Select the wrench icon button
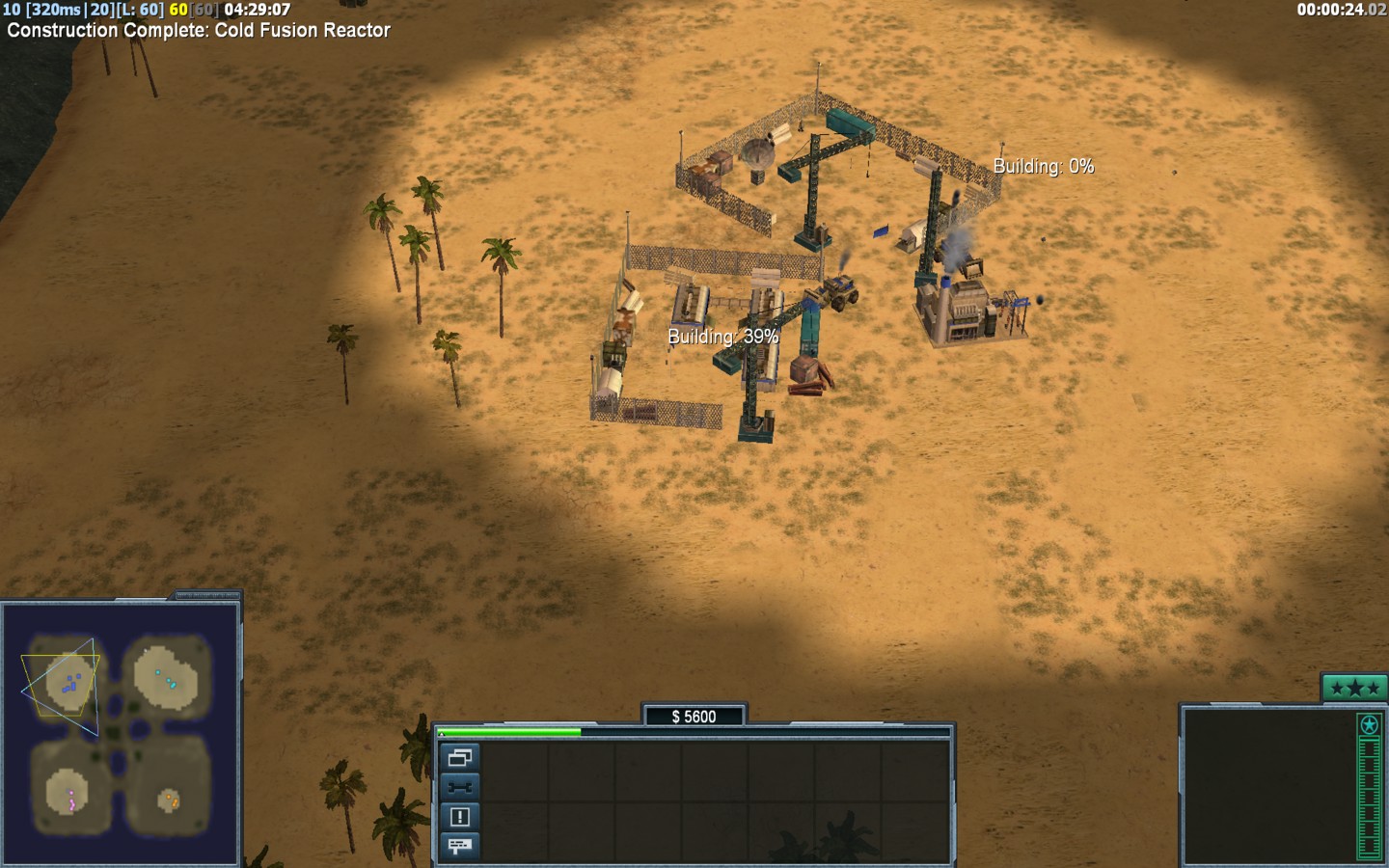This screenshot has height=868, width=1389. coord(459,787)
